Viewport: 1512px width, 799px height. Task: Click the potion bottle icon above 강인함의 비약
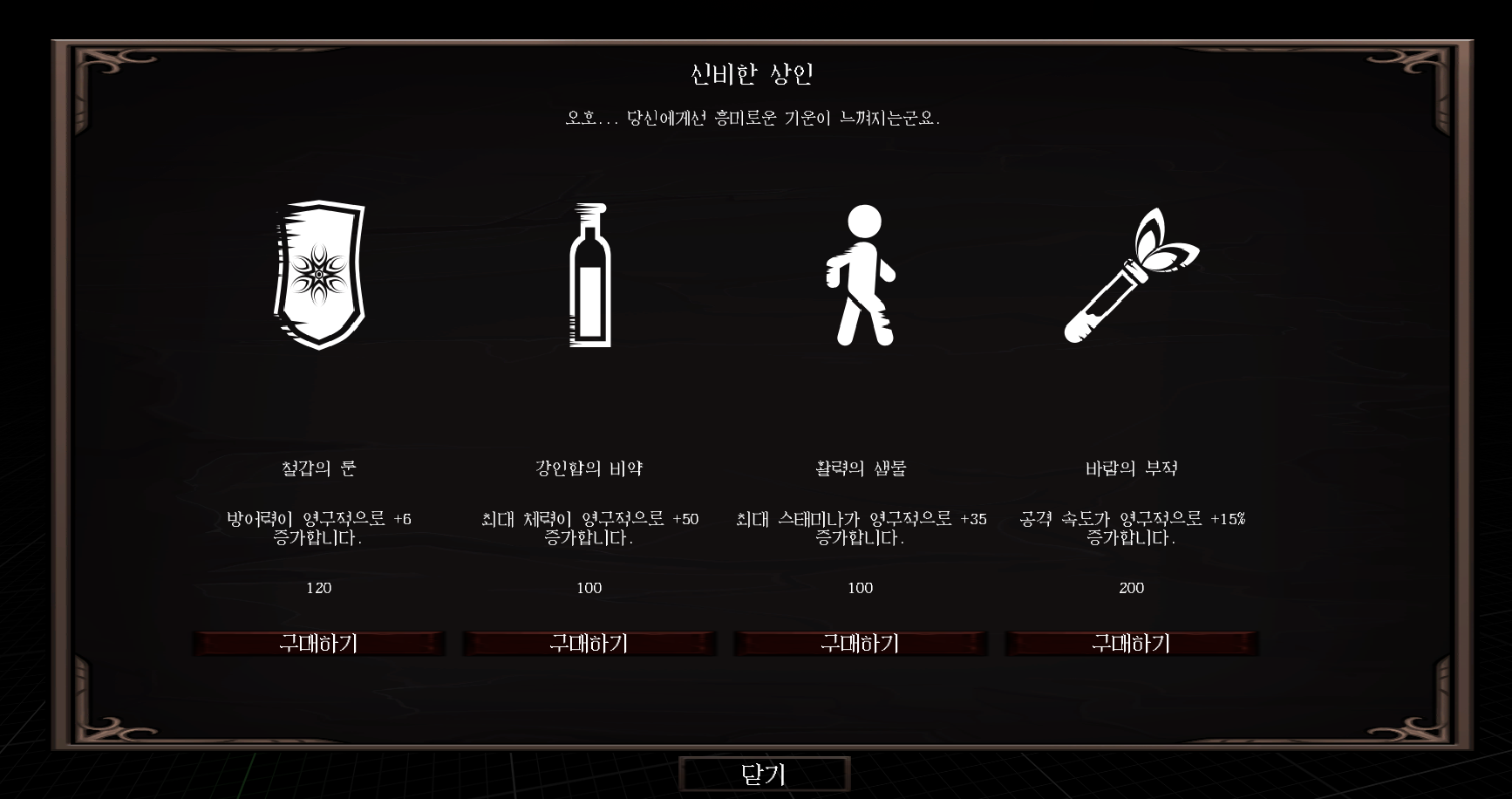point(589,275)
